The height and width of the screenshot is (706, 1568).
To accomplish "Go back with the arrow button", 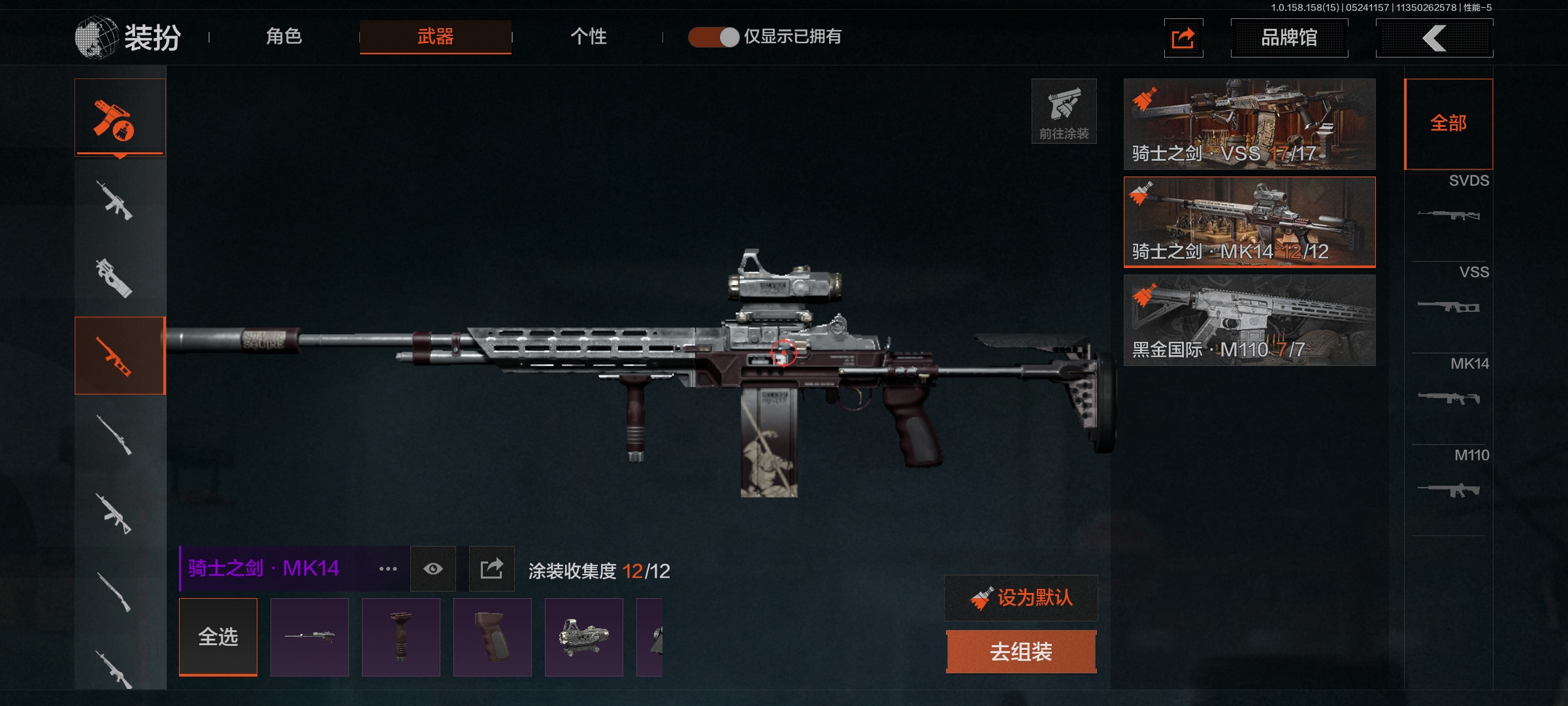I will (x=1434, y=38).
